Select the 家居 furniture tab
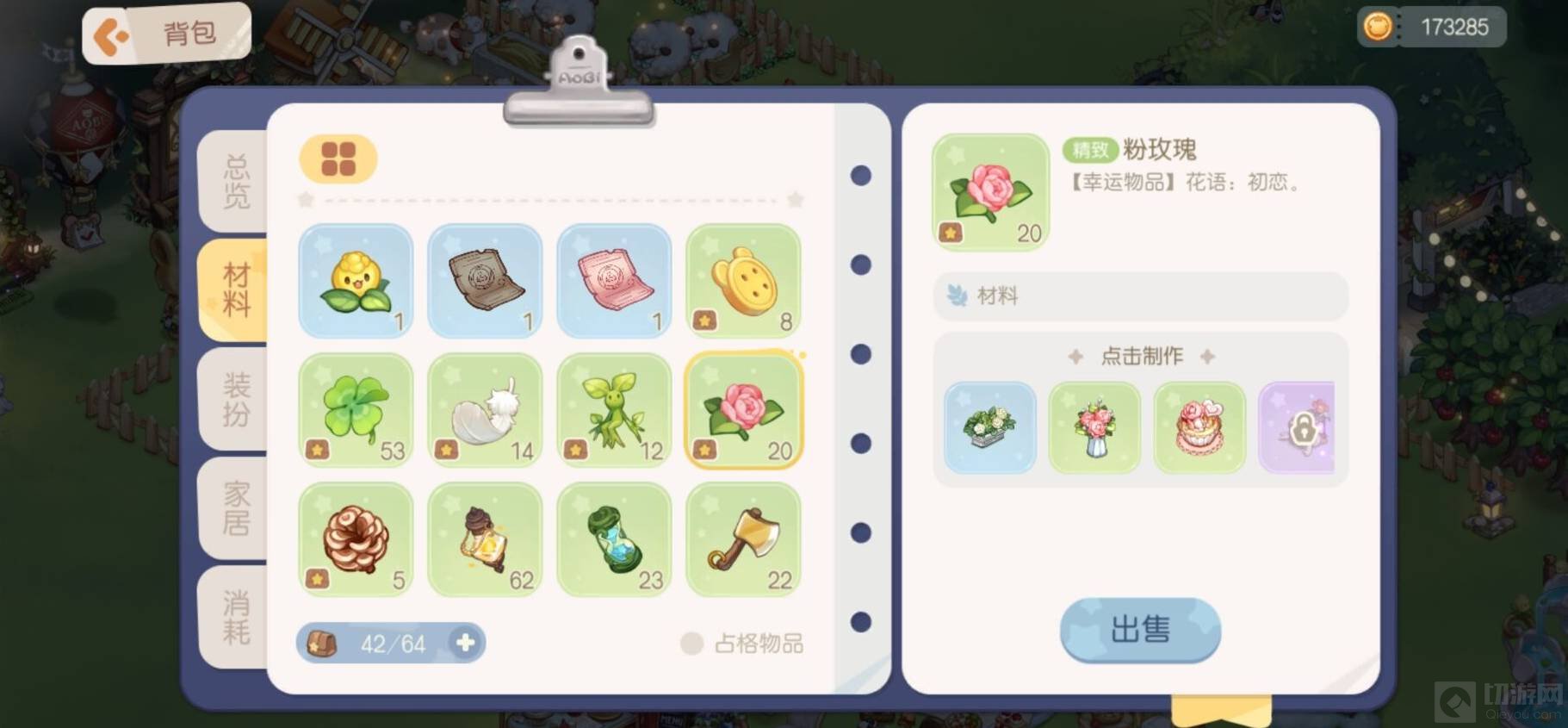Screen dimensions: 1568x728 pos(235,508)
